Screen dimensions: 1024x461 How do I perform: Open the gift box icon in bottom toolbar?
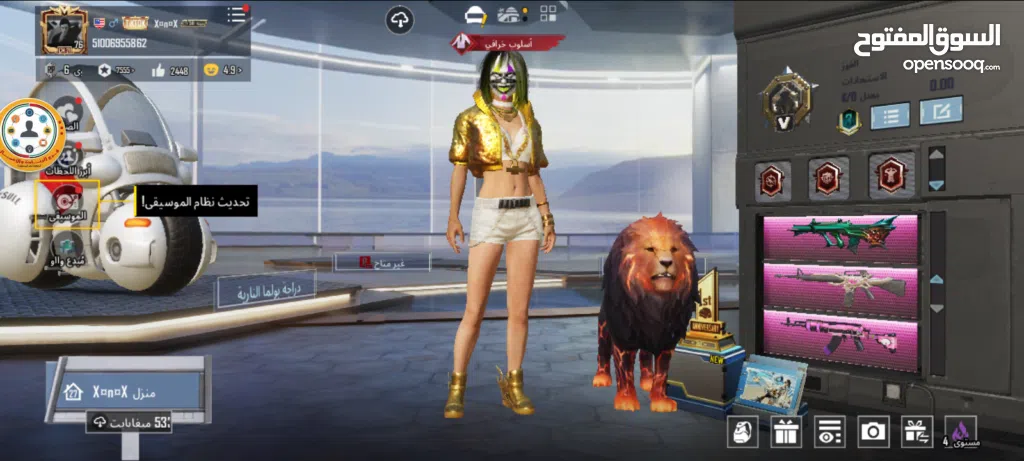[785, 432]
